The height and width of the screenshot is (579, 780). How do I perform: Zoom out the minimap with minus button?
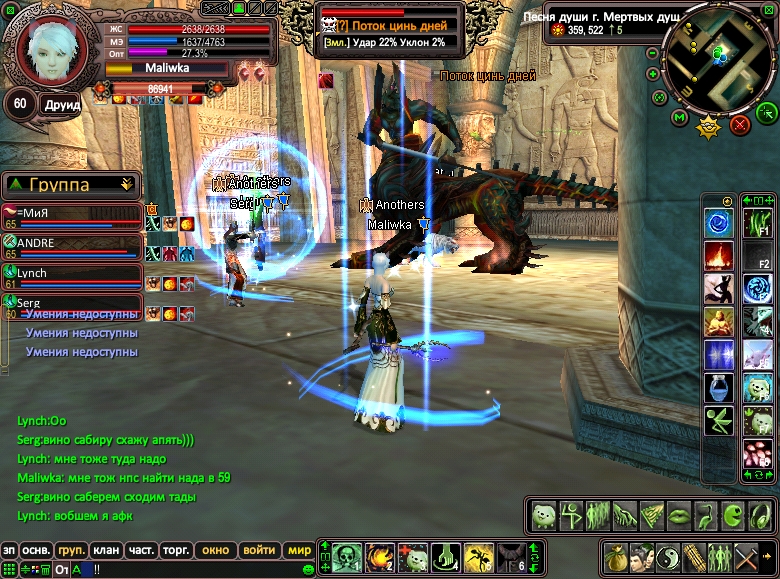(652, 52)
